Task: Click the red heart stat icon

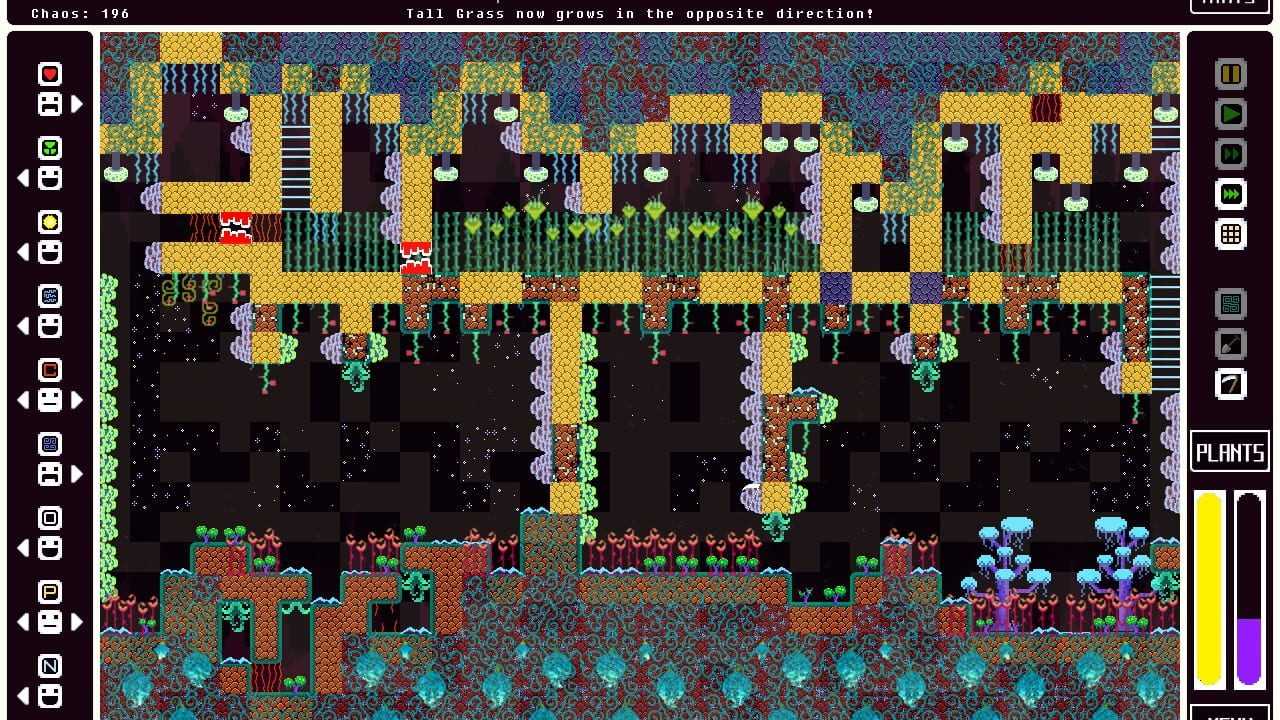Action: point(50,74)
